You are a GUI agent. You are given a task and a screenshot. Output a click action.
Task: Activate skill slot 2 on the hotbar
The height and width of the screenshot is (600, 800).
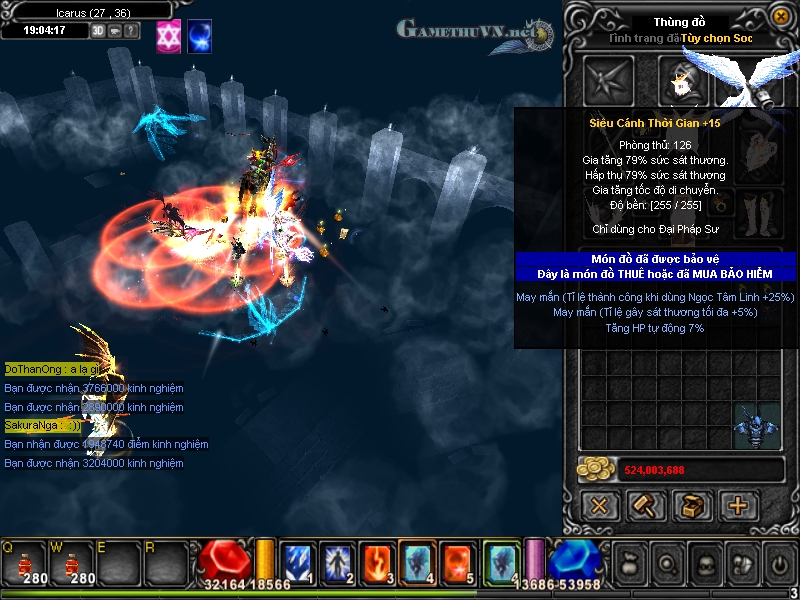click(337, 563)
